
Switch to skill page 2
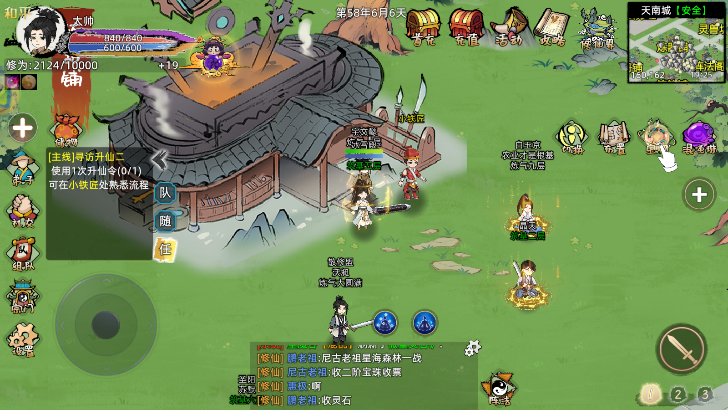click(x=678, y=394)
